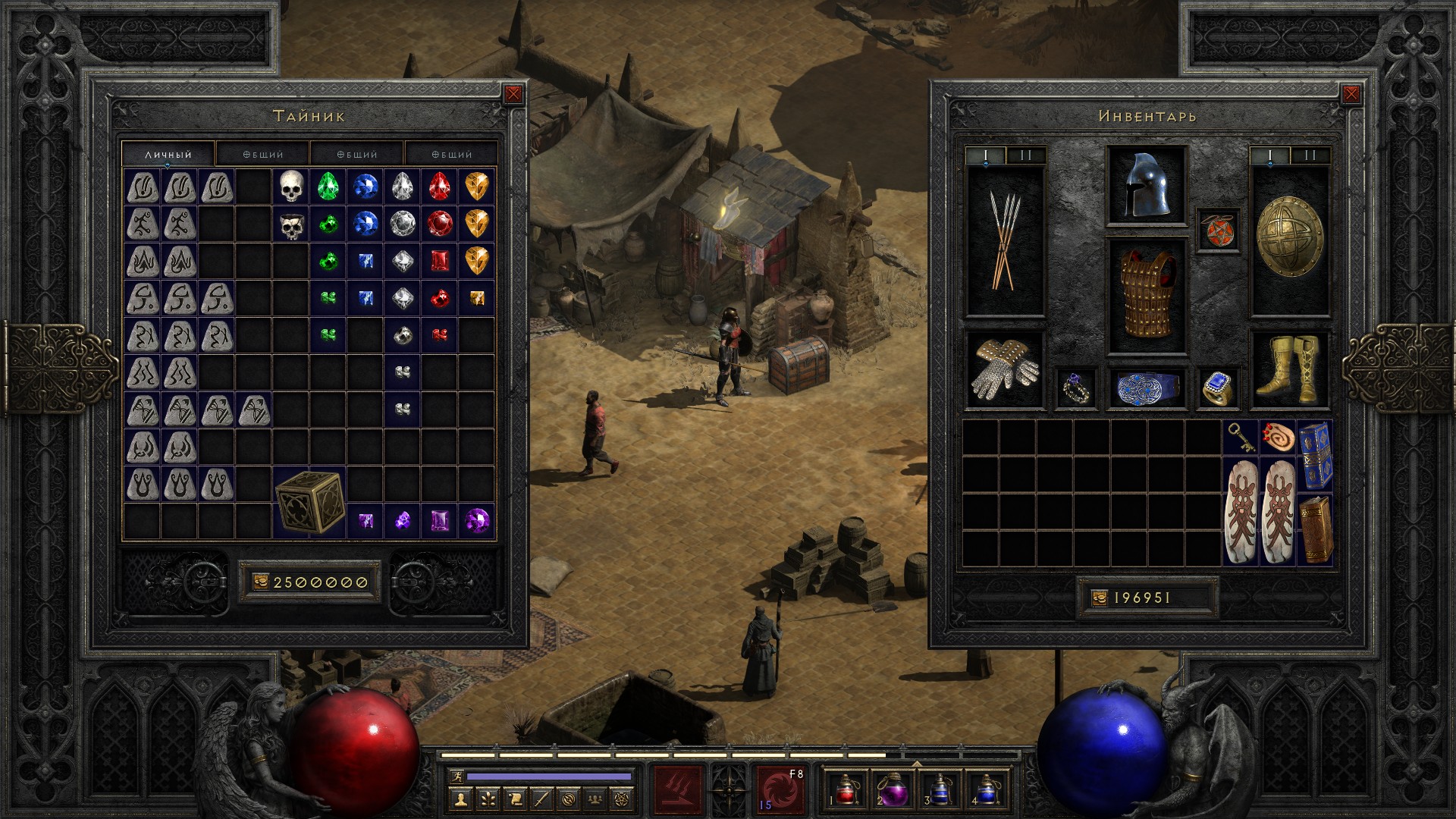The image size is (1456, 819).
Task: Select the equipped javelins weapon slot
Action: pyautogui.click(x=1005, y=241)
